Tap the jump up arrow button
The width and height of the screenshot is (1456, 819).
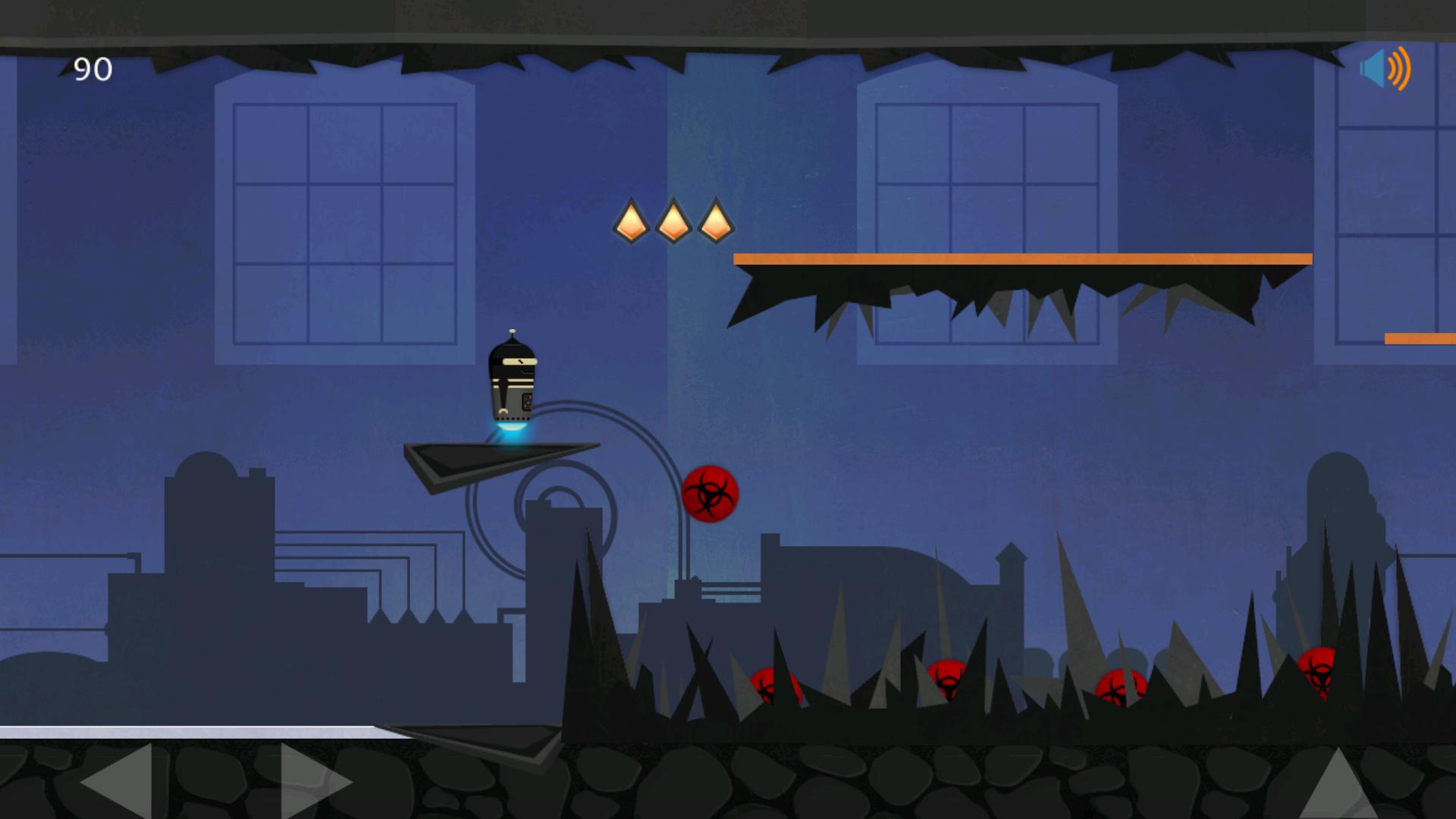click(x=1338, y=785)
